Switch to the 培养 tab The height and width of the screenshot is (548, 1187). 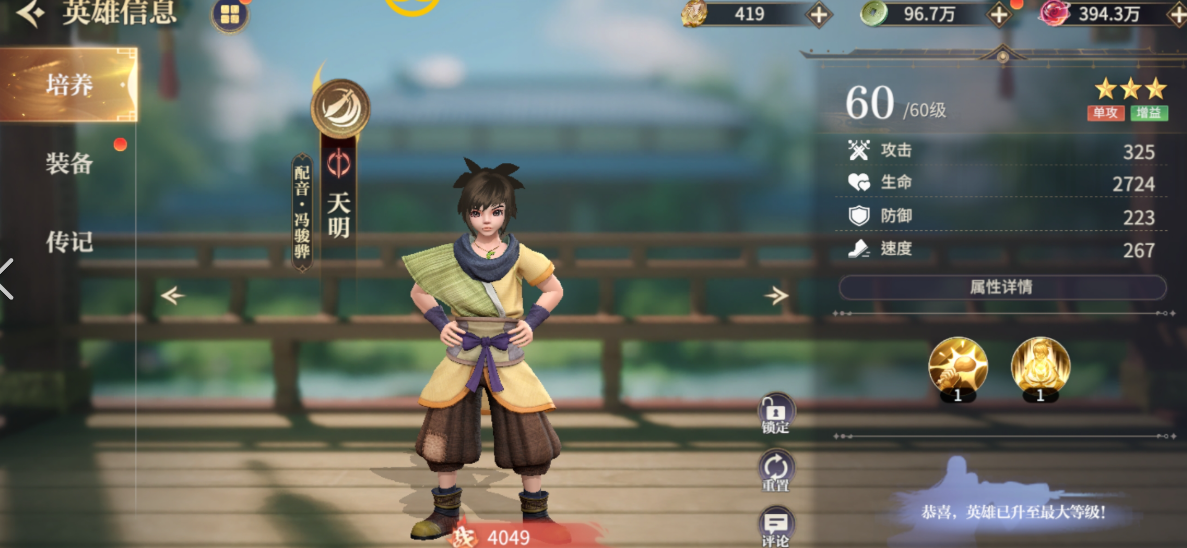(69, 84)
